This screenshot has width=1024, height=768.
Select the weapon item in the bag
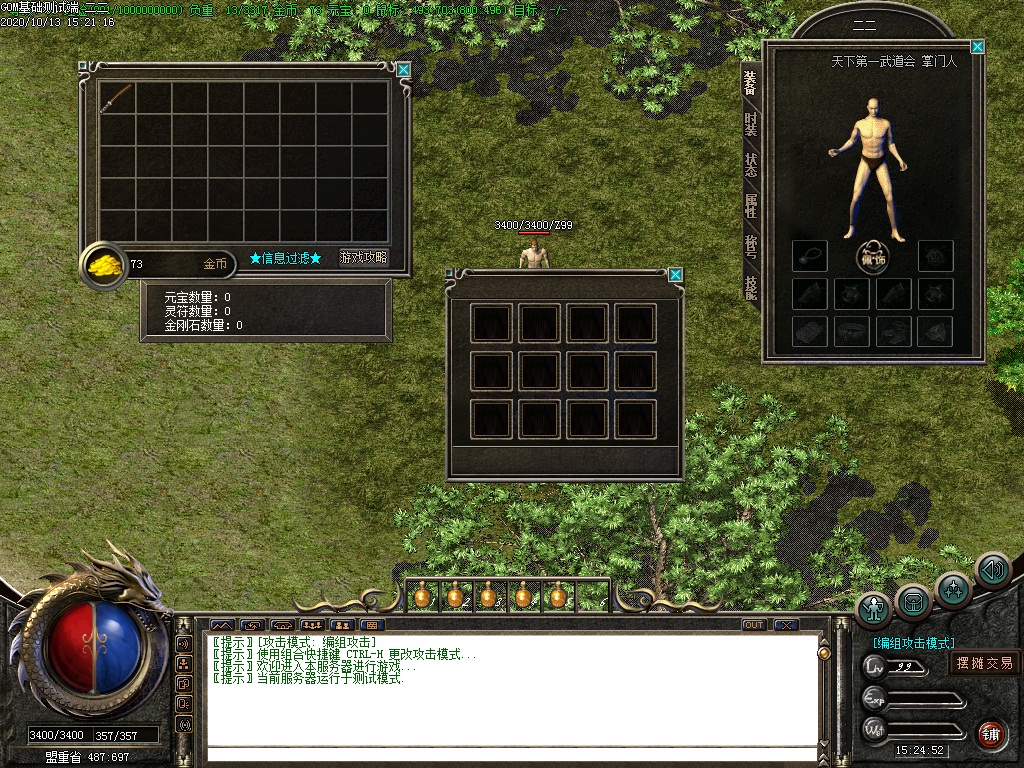(117, 98)
